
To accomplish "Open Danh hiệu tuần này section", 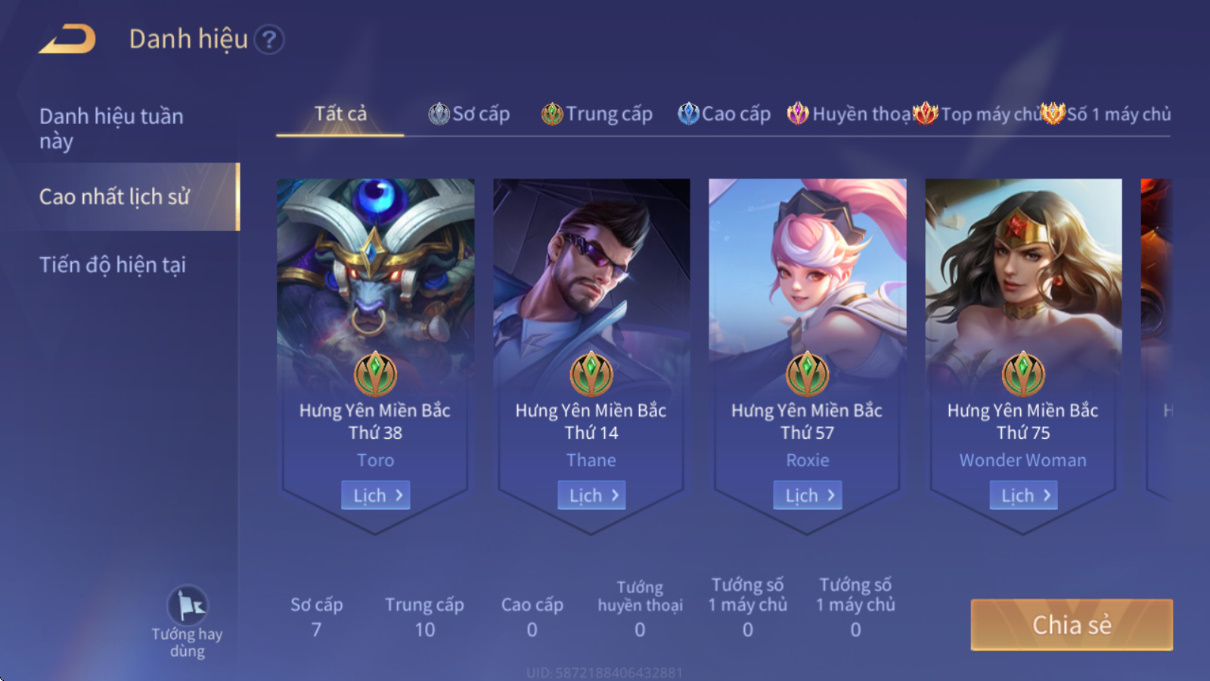I will [x=111, y=128].
